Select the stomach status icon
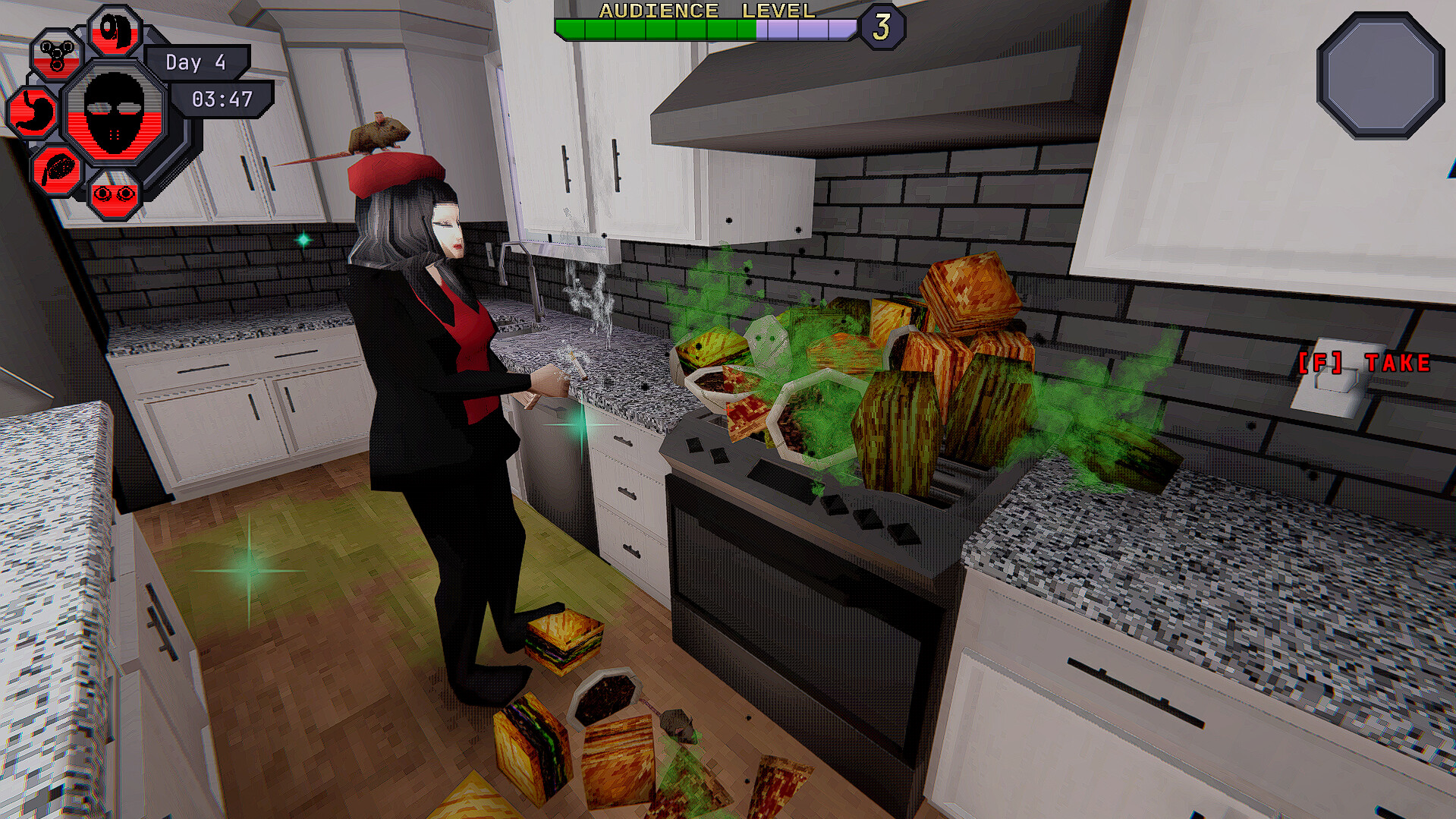Viewport: 1456px width, 819px height. pyautogui.click(x=34, y=112)
